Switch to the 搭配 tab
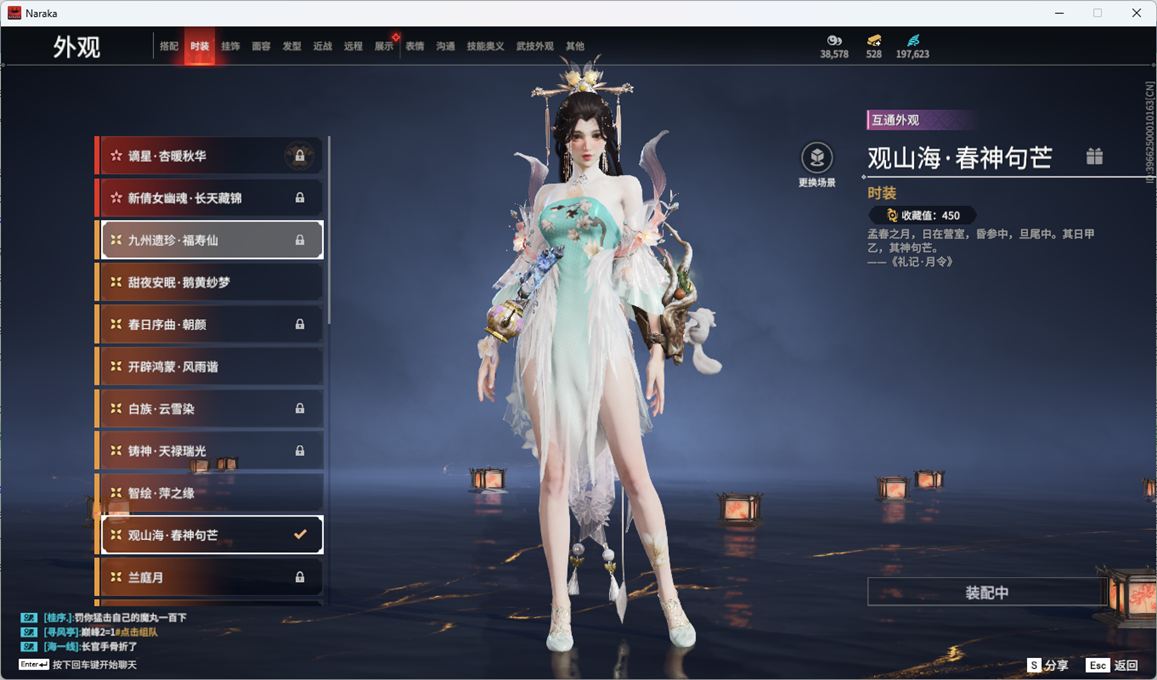 click(x=169, y=46)
